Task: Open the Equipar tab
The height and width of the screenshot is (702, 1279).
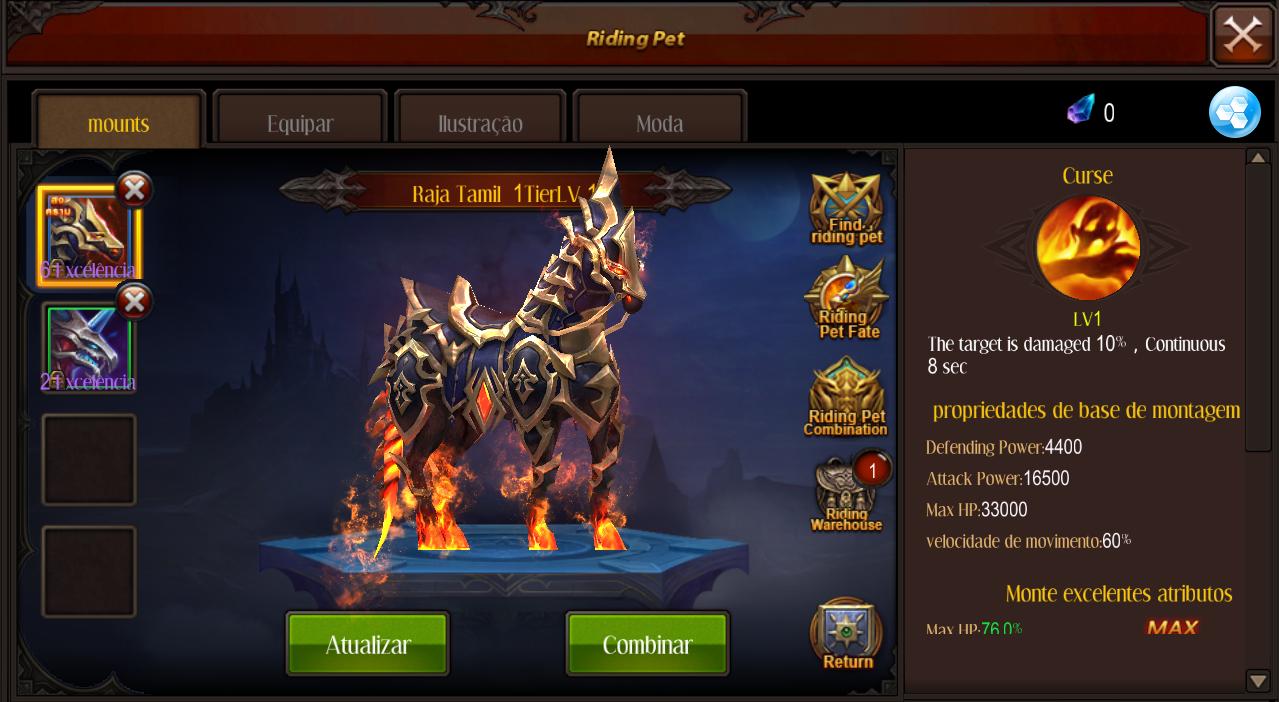Action: pos(300,124)
